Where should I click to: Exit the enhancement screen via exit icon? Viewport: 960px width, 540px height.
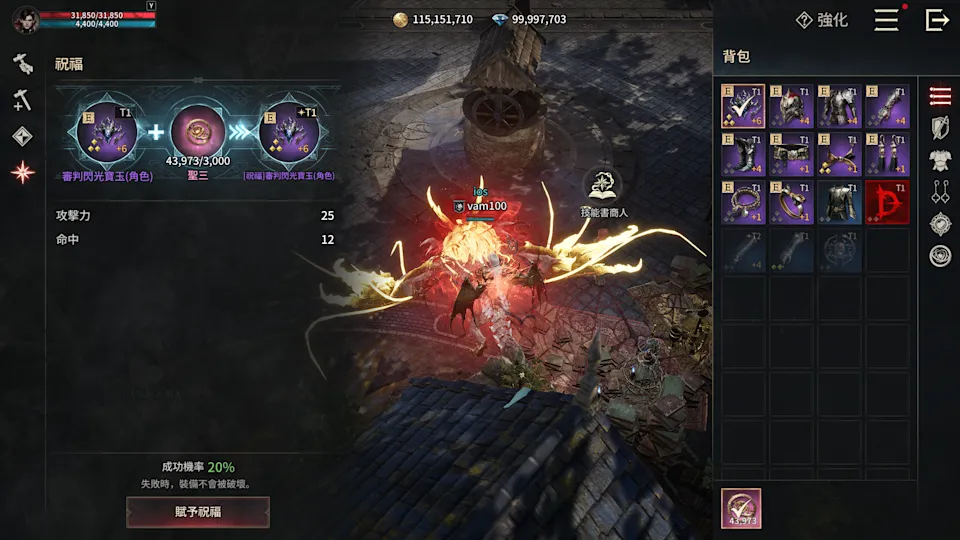click(937, 20)
